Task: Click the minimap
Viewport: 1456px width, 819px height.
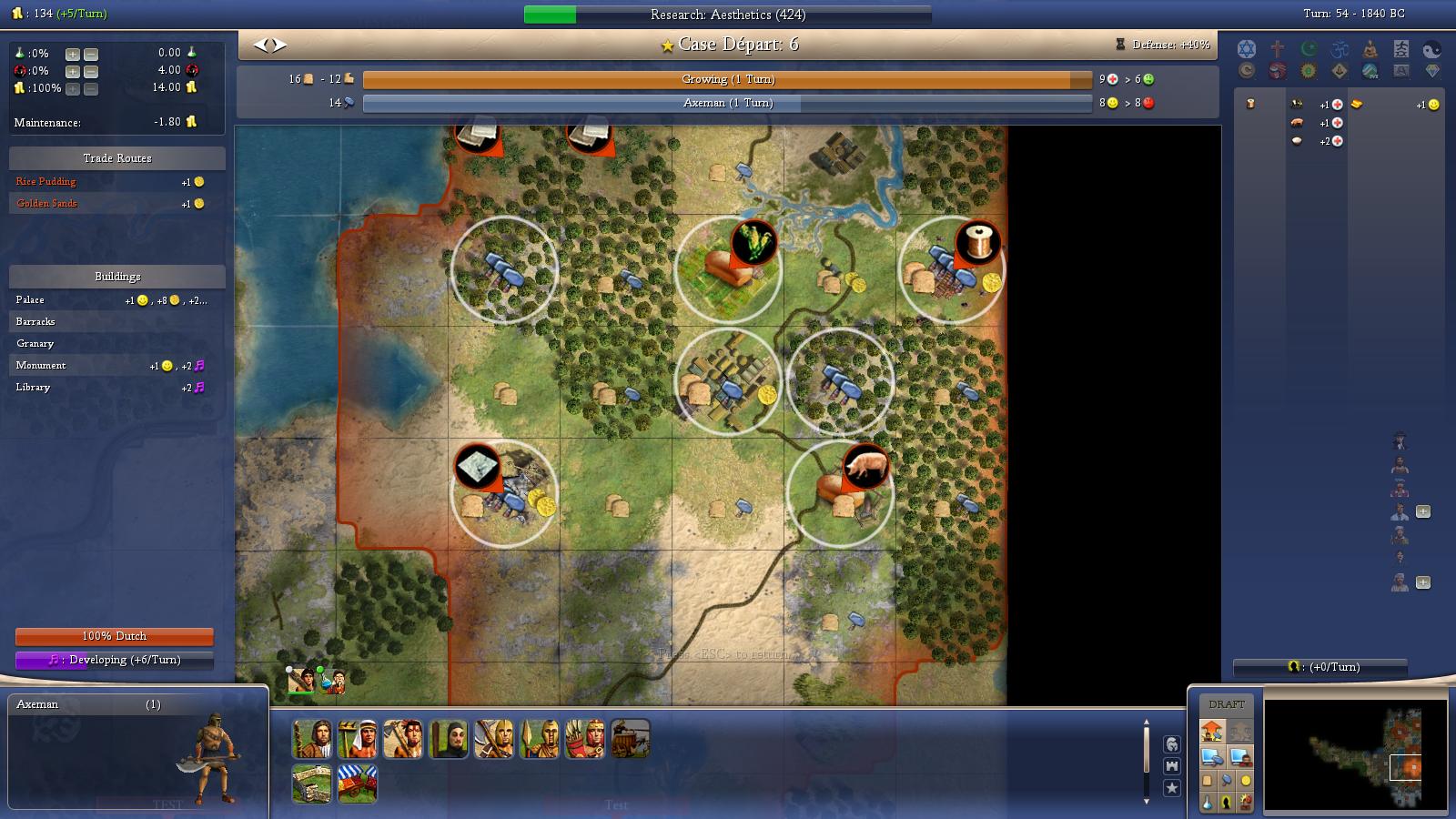Action: click(x=1355, y=754)
